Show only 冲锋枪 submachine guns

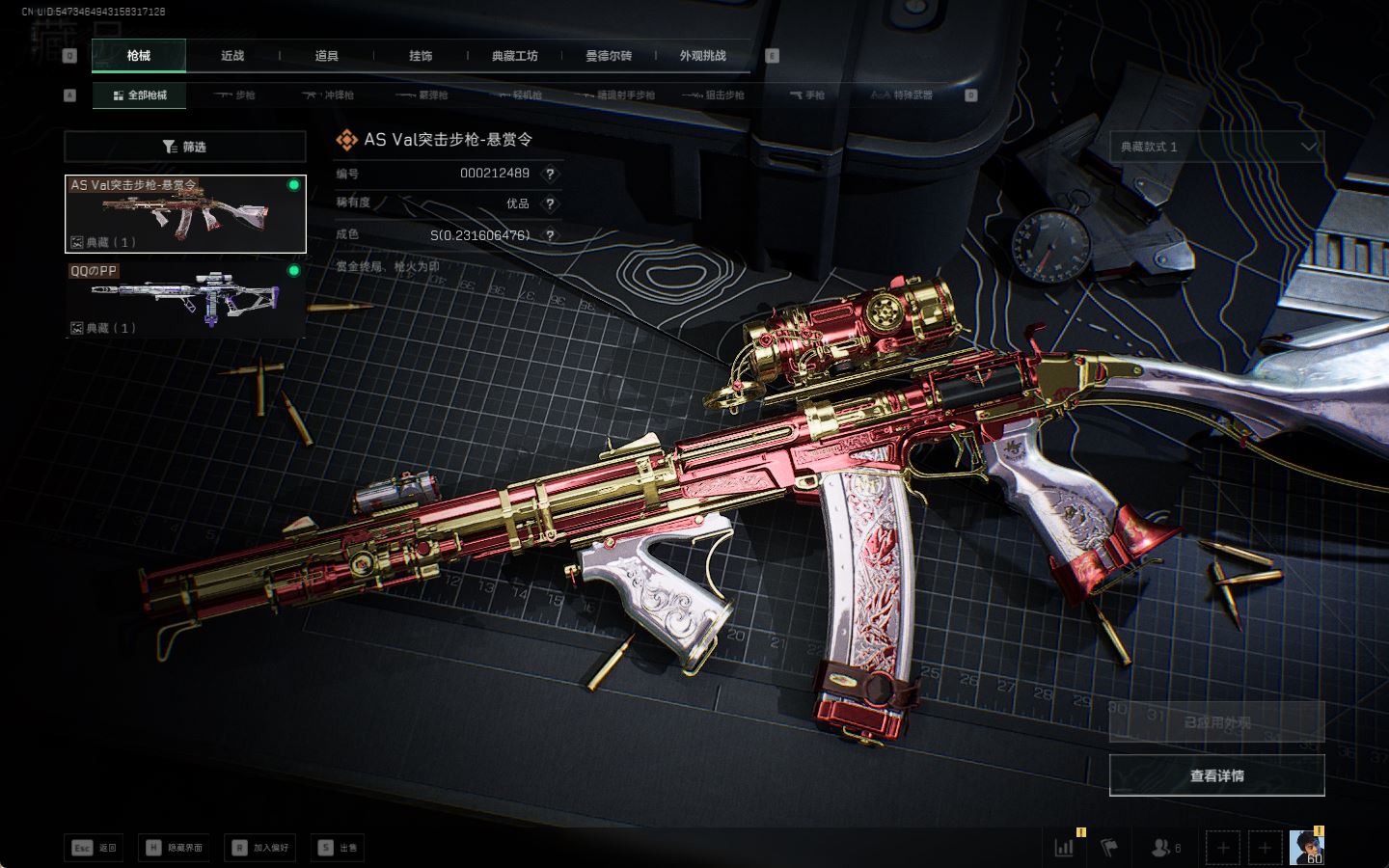click(329, 95)
